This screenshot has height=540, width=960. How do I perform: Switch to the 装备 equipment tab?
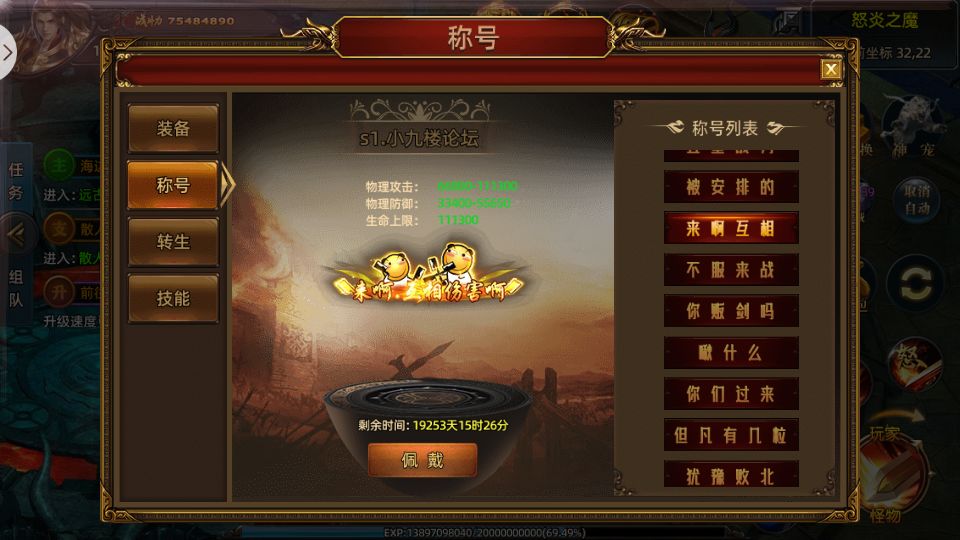point(173,129)
